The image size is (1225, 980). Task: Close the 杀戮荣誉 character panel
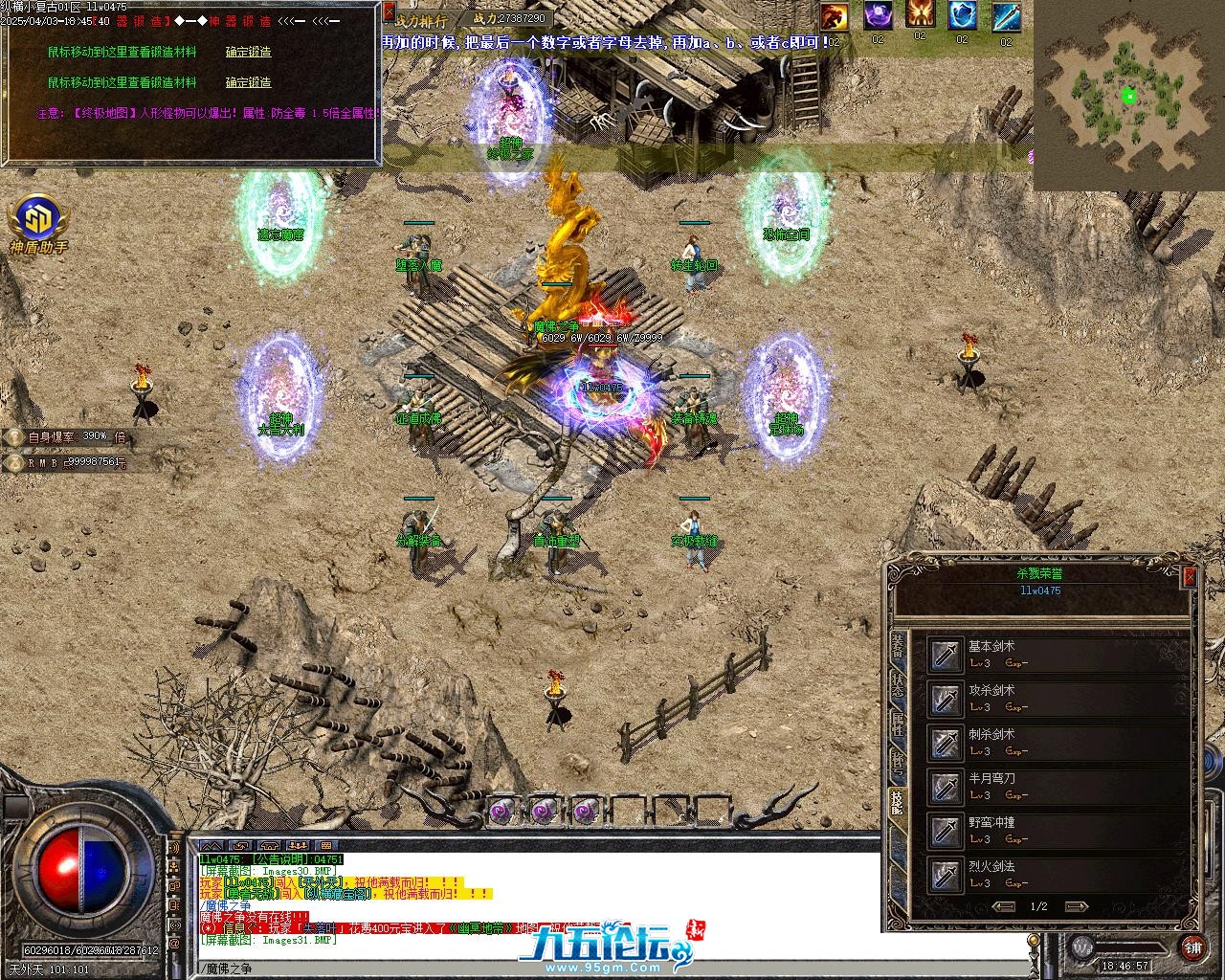1190,577
